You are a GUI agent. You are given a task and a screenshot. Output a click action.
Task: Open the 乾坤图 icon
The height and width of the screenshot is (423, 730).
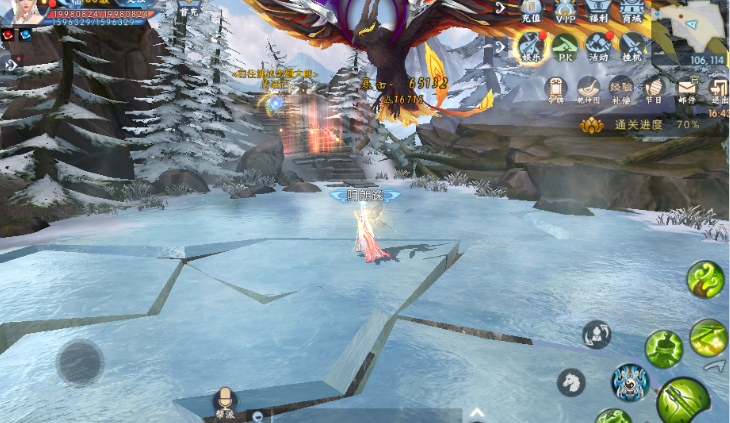click(589, 89)
